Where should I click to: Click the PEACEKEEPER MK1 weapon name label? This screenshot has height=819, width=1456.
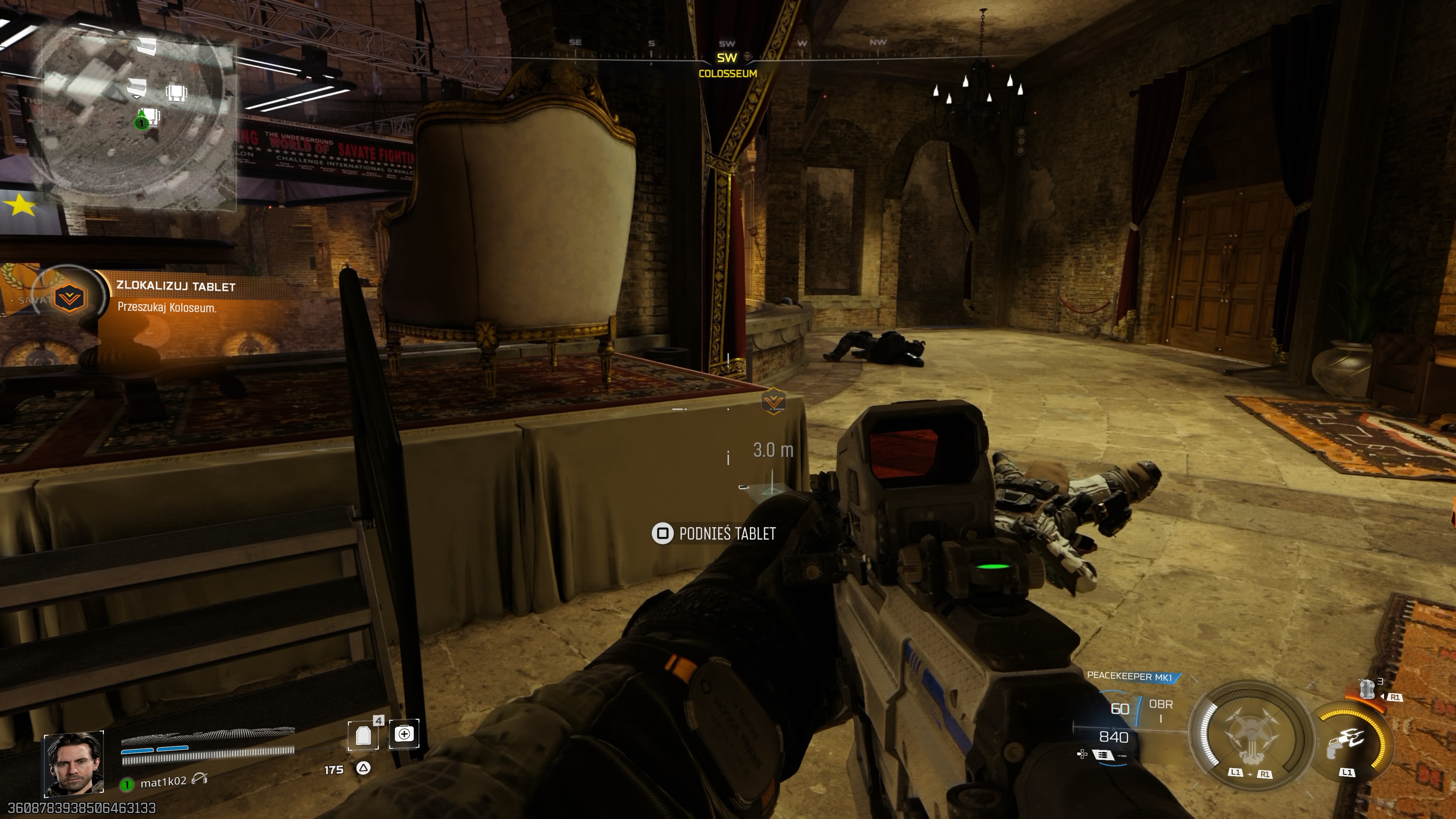click(x=1132, y=676)
